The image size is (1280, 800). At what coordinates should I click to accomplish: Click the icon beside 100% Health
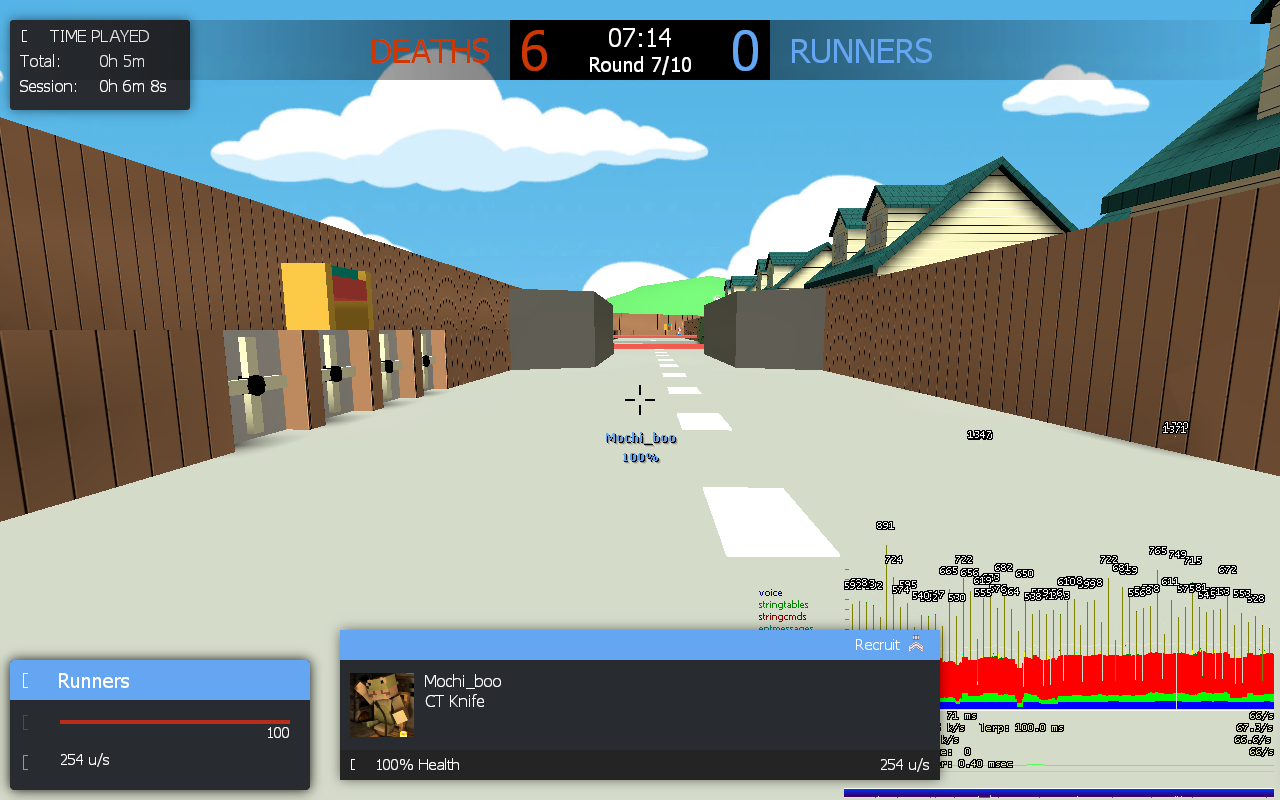tap(352, 764)
